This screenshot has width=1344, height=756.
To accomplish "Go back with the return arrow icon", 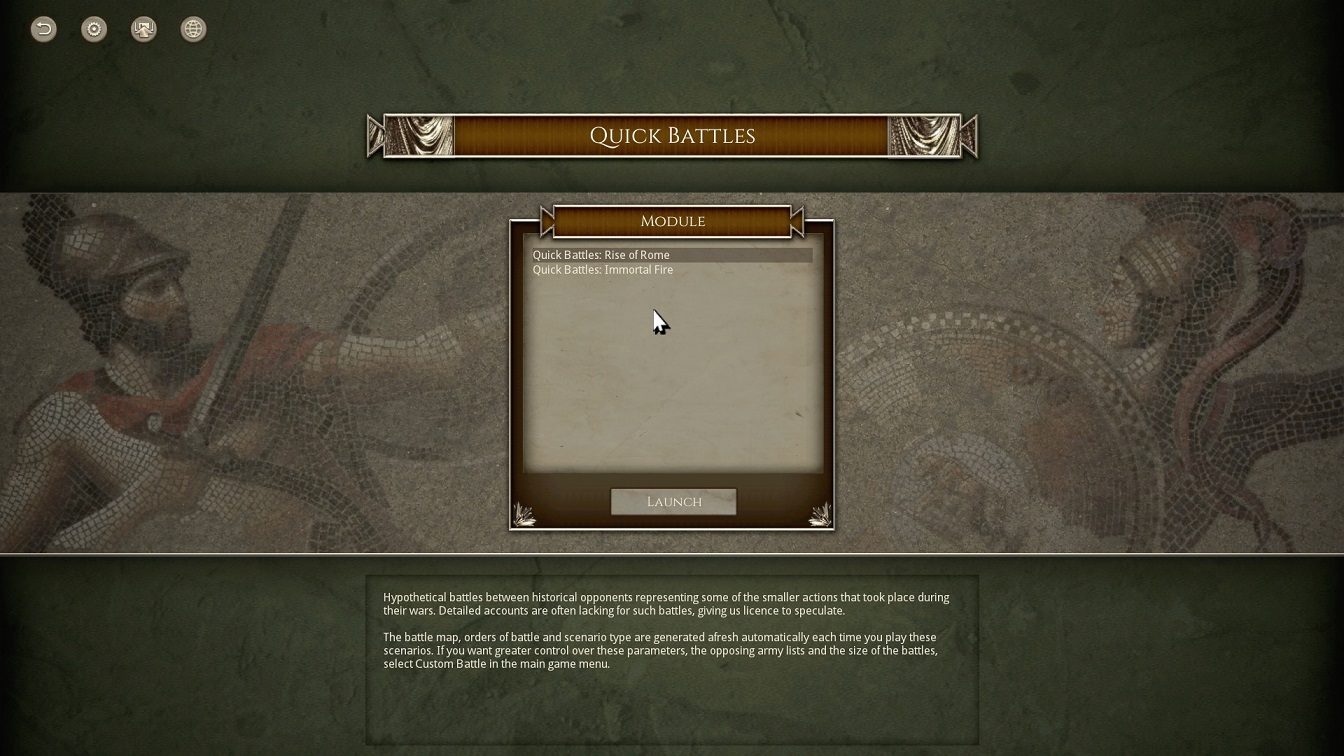I will coord(44,29).
